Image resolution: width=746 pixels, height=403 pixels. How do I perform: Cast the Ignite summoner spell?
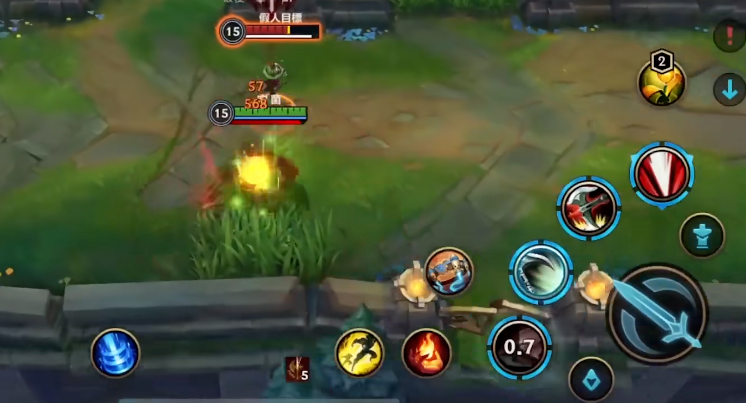coord(426,353)
